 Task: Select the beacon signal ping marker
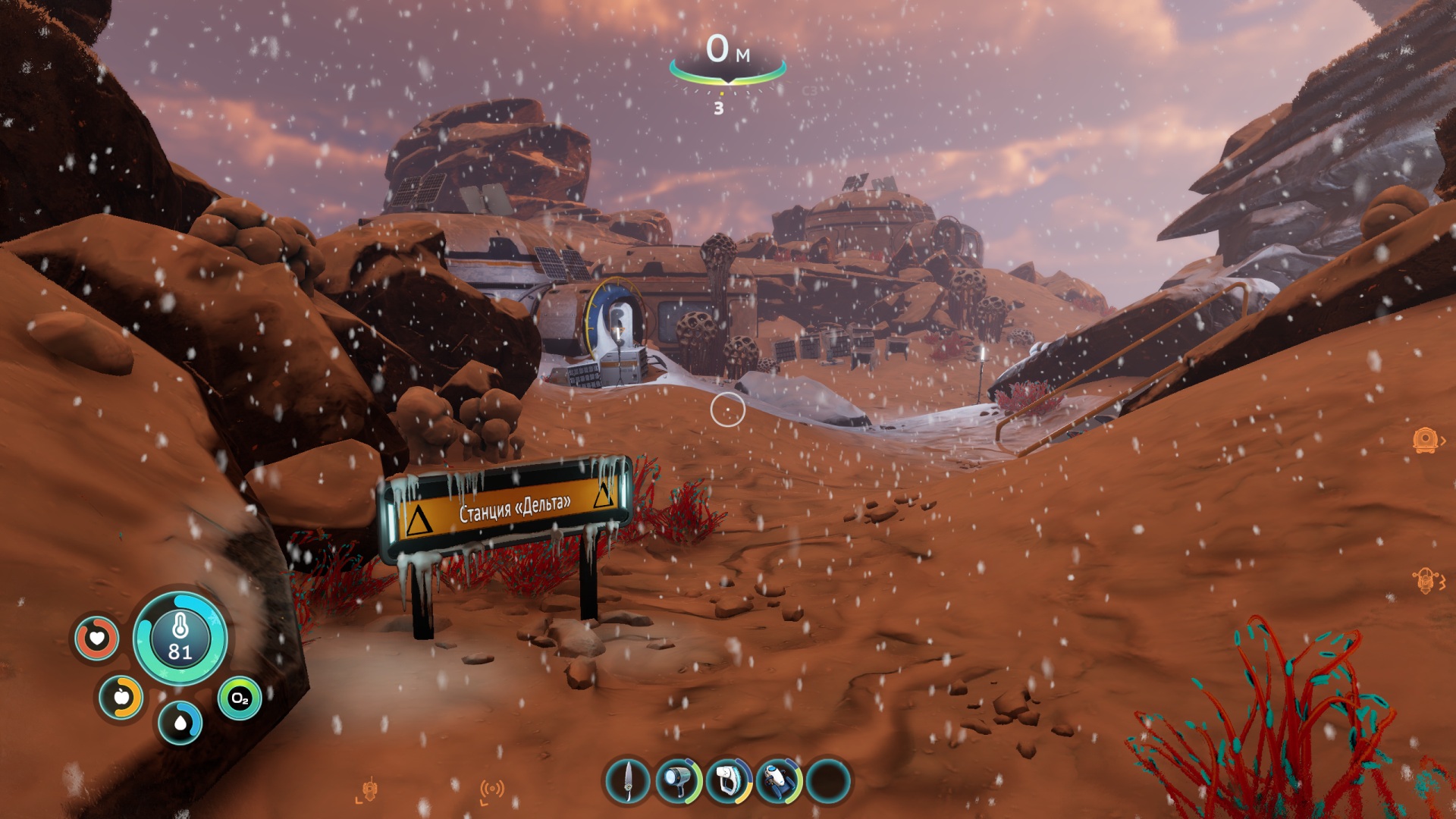coord(492,790)
